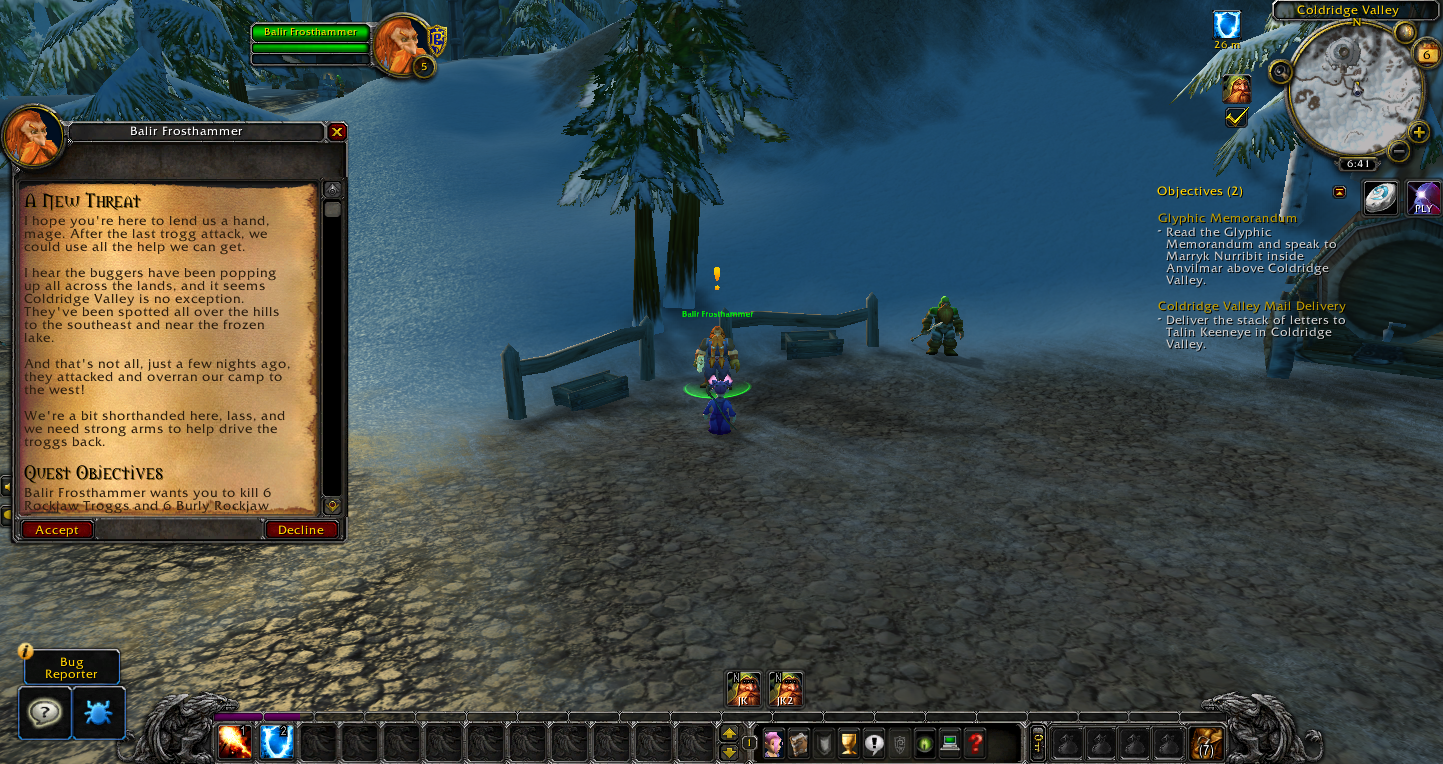
Task: Click the quest text scroll-down arrow
Action: 333,506
